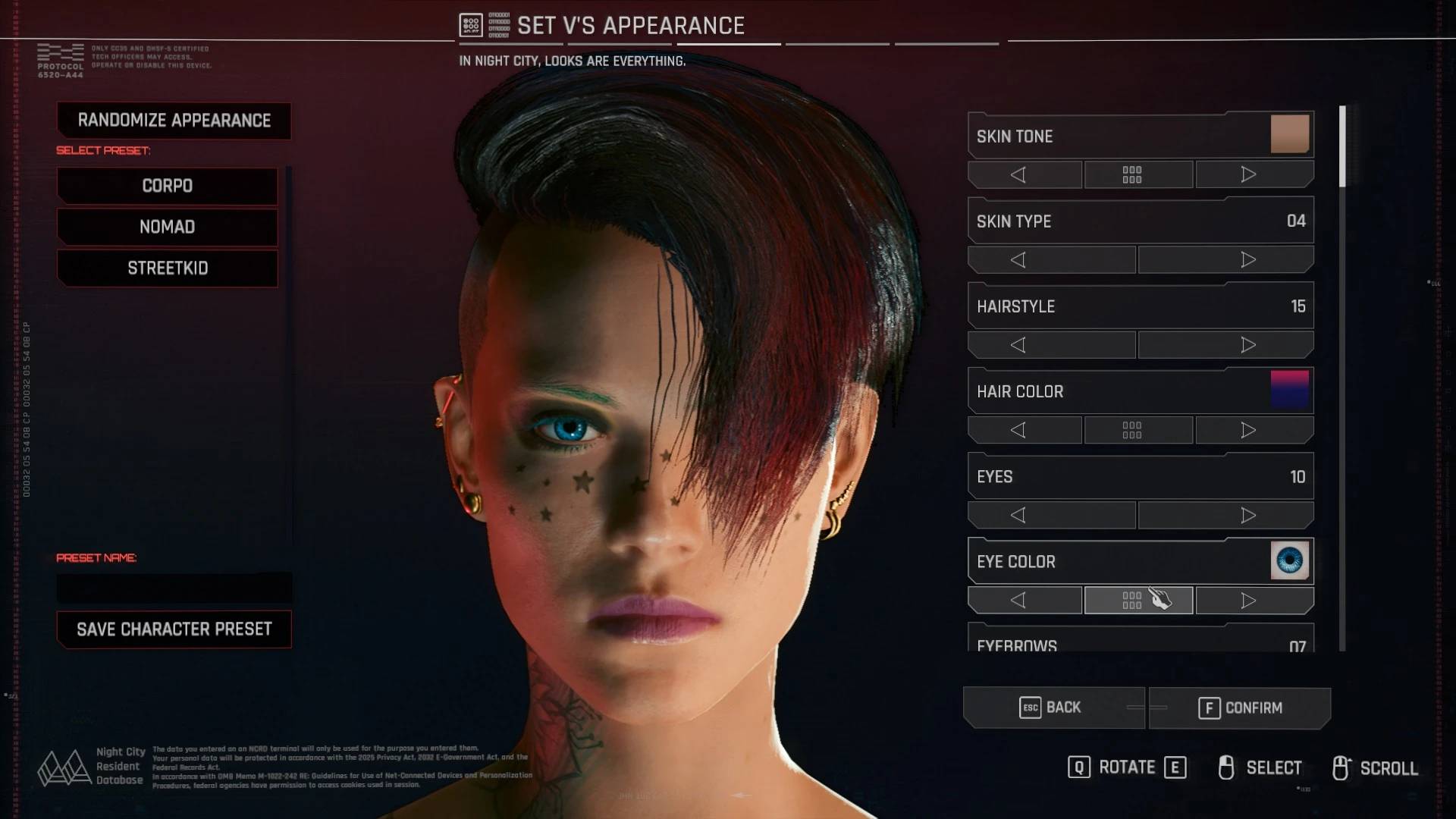This screenshot has width=1456, height=819.
Task: Save the character preset
Action: (x=174, y=629)
